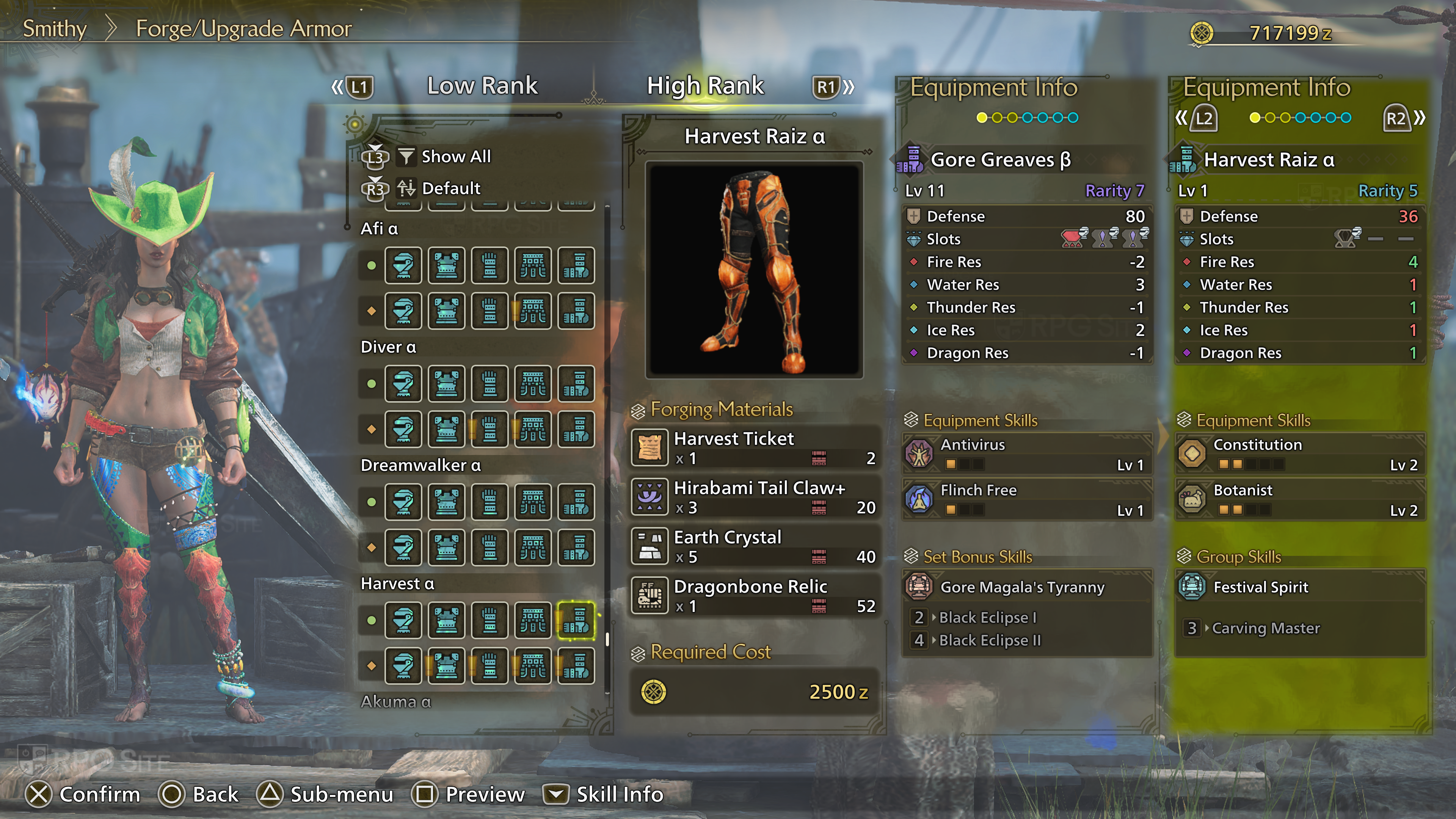This screenshot has height=819, width=1456.
Task: Change the Default sort order
Action: pyautogui.click(x=450, y=188)
